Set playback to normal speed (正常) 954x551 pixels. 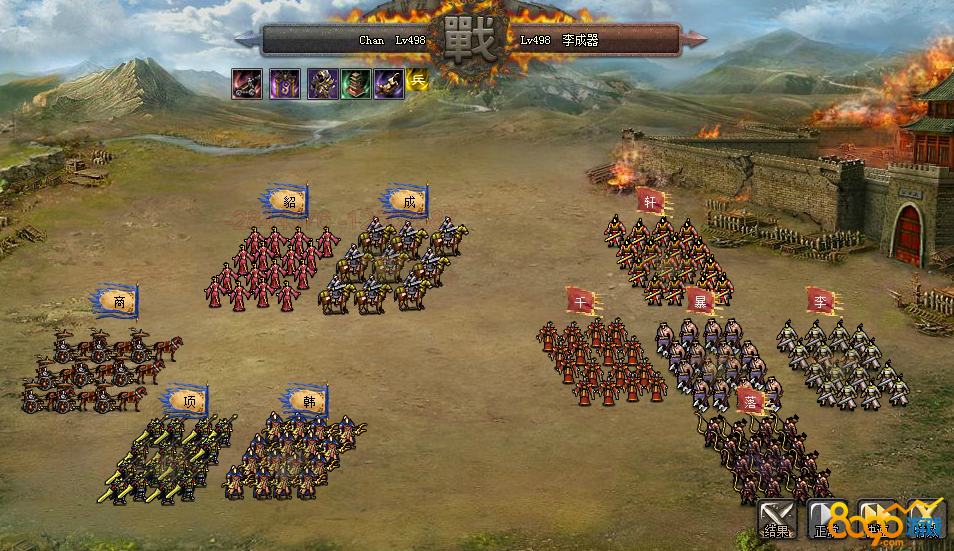coord(825,518)
